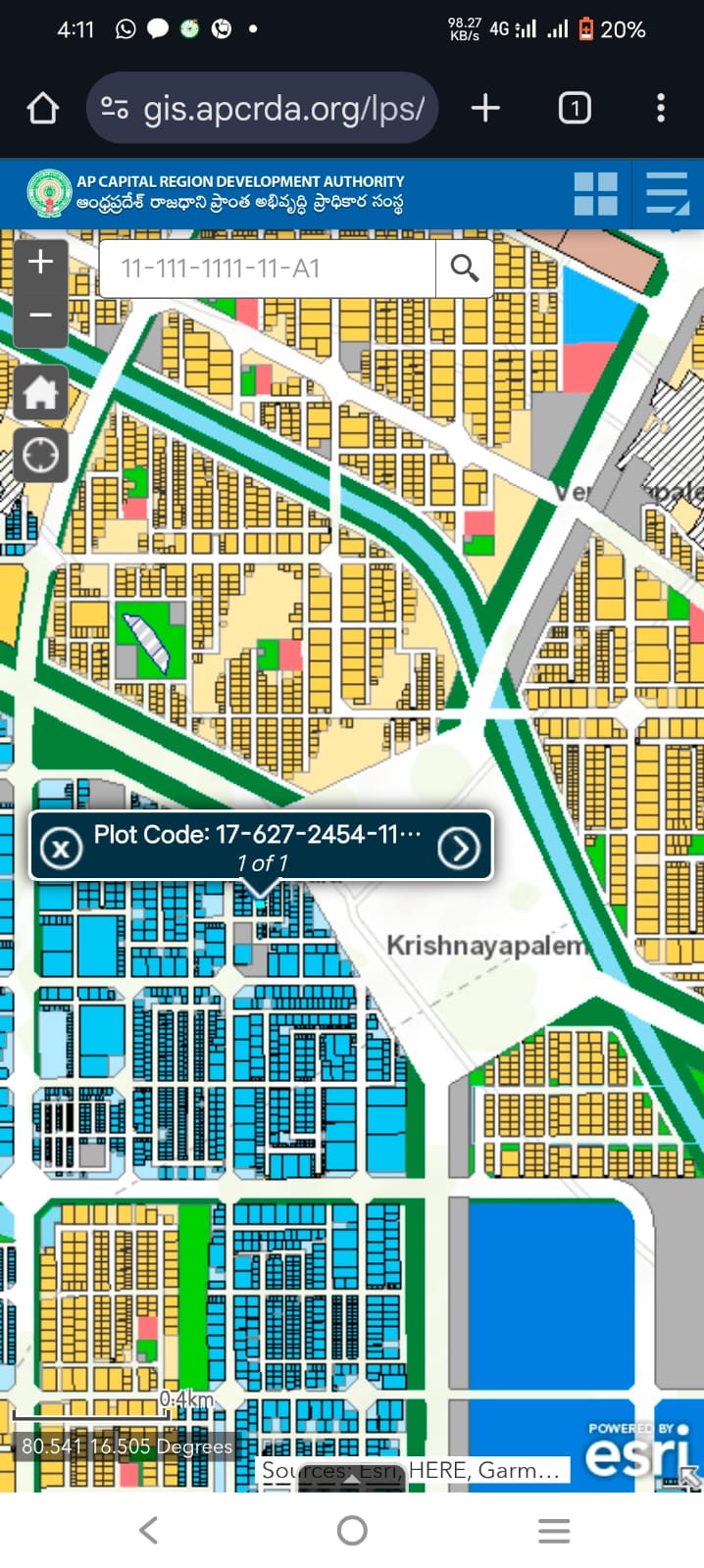Zoom out on the map
Screen dimensions: 704x1568
pyautogui.click(x=40, y=316)
